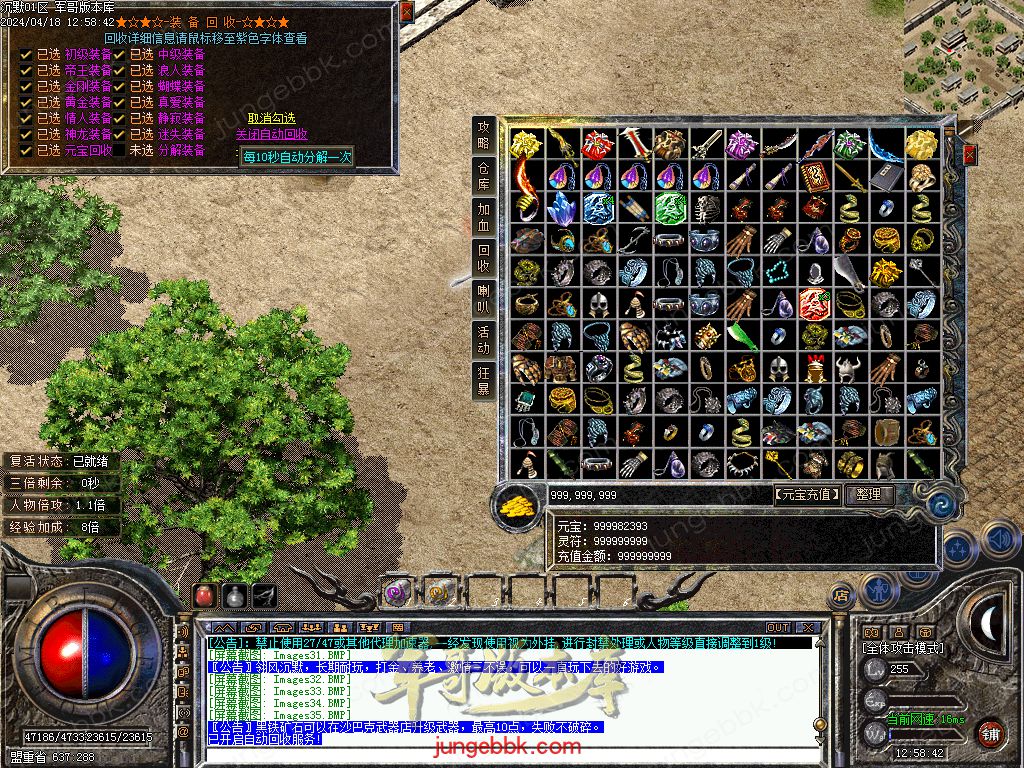Image resolution: width=1024 pixels, height=768 pixels.
Task: Click 关闭自动回收 to stop auto recycle
Action: [271, 134]
